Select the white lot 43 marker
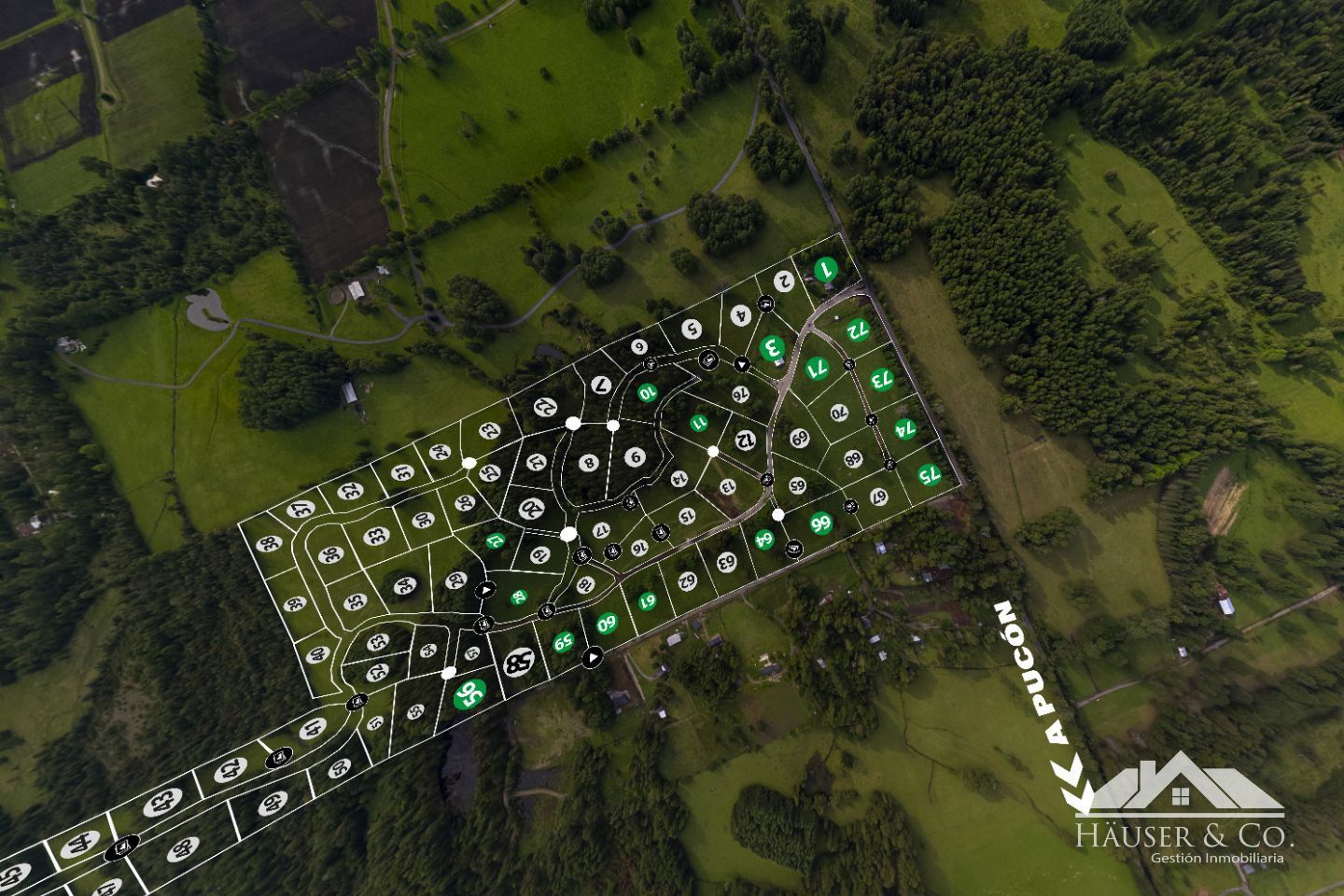 click(163, 801)
